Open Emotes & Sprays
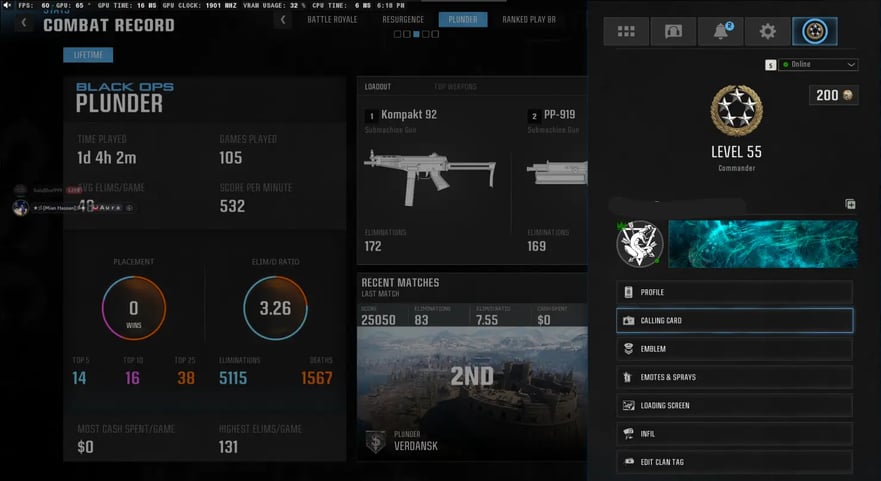The width and height of the screenshot is (881, 481). pyautogui.click(x=734, y=377)
